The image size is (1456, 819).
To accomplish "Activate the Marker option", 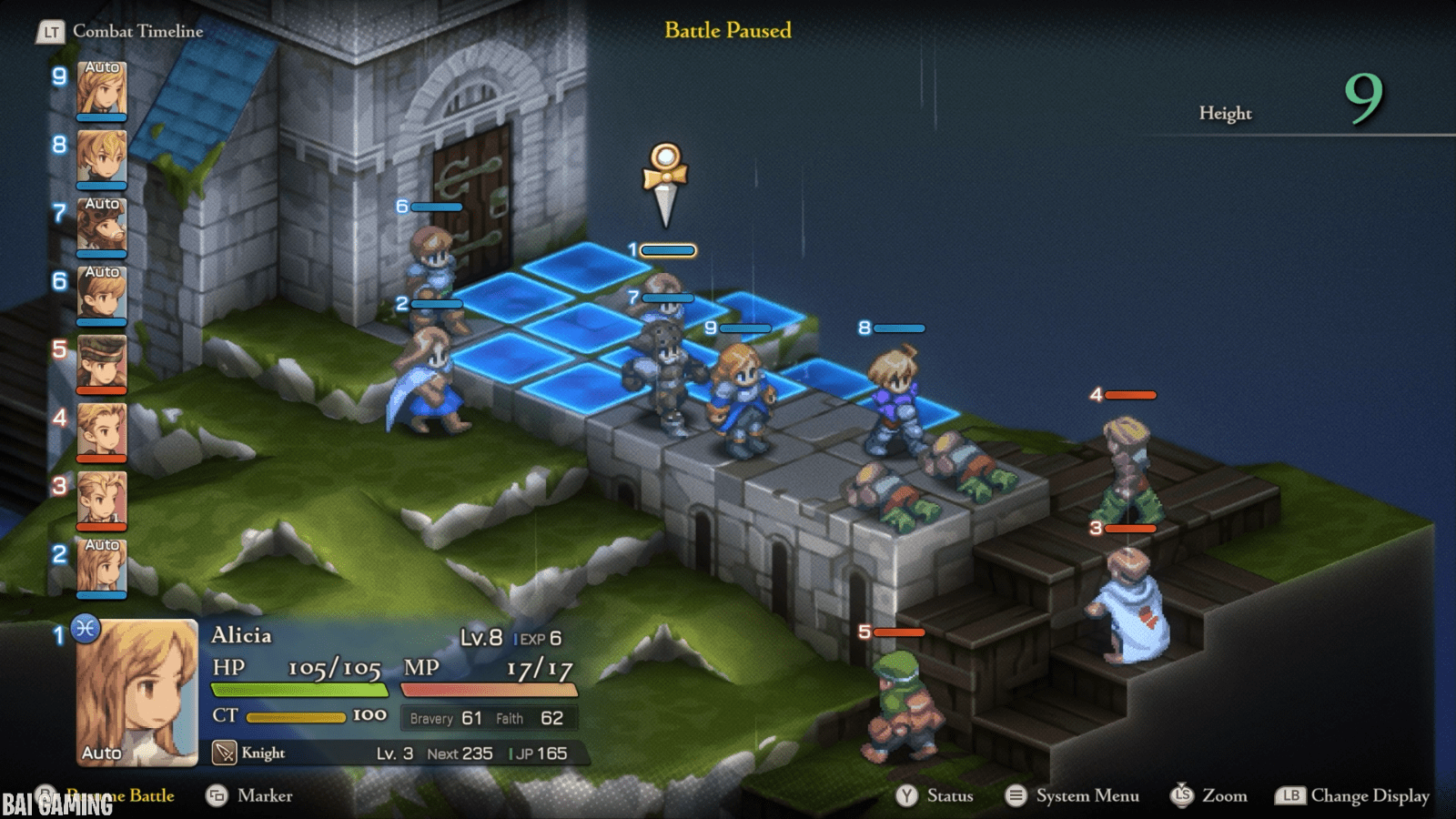I will [249, 795].
